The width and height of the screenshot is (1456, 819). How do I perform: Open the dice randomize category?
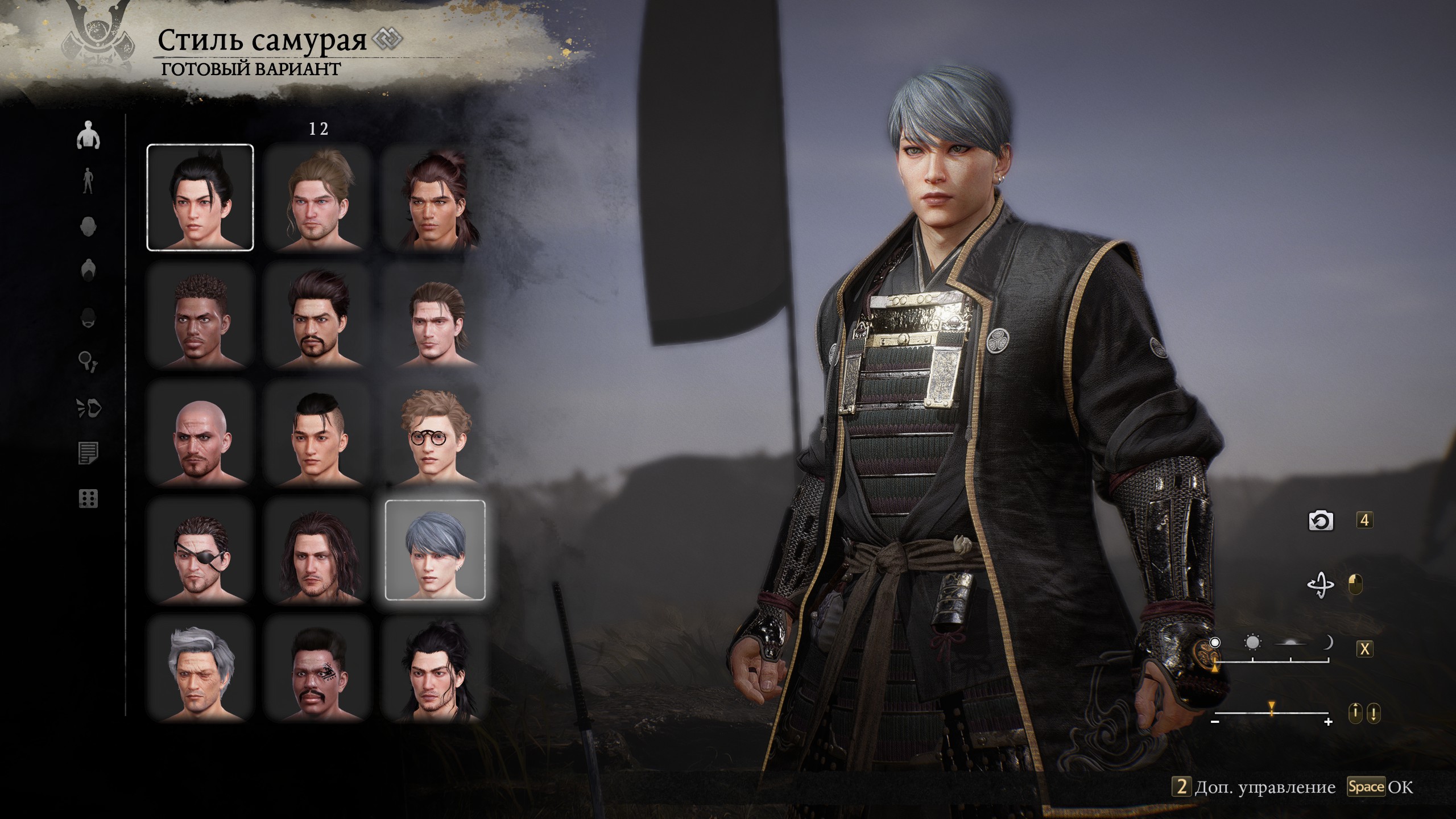tap(88, 499)
